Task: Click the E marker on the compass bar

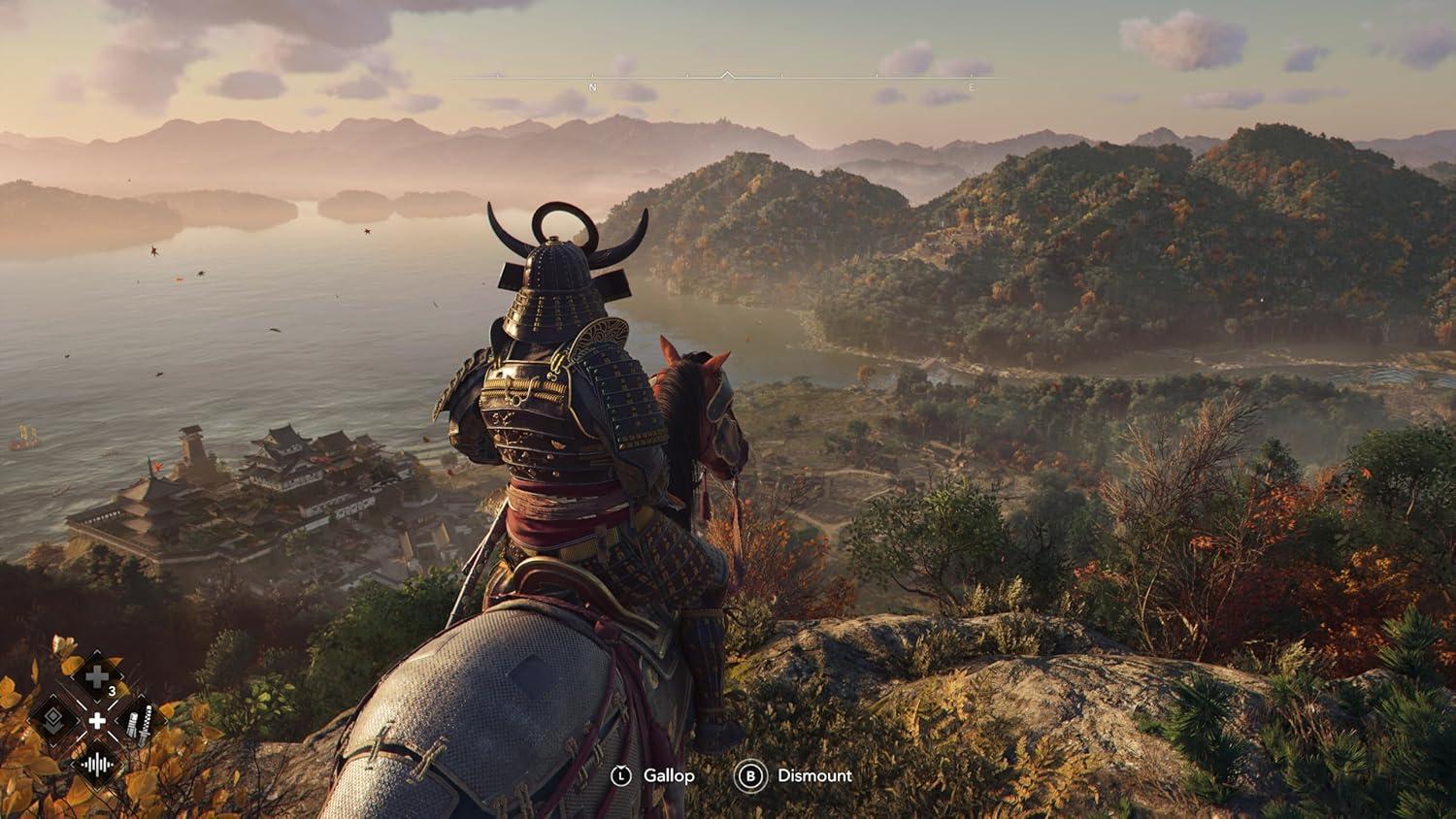Action: [x=972, y=87]
